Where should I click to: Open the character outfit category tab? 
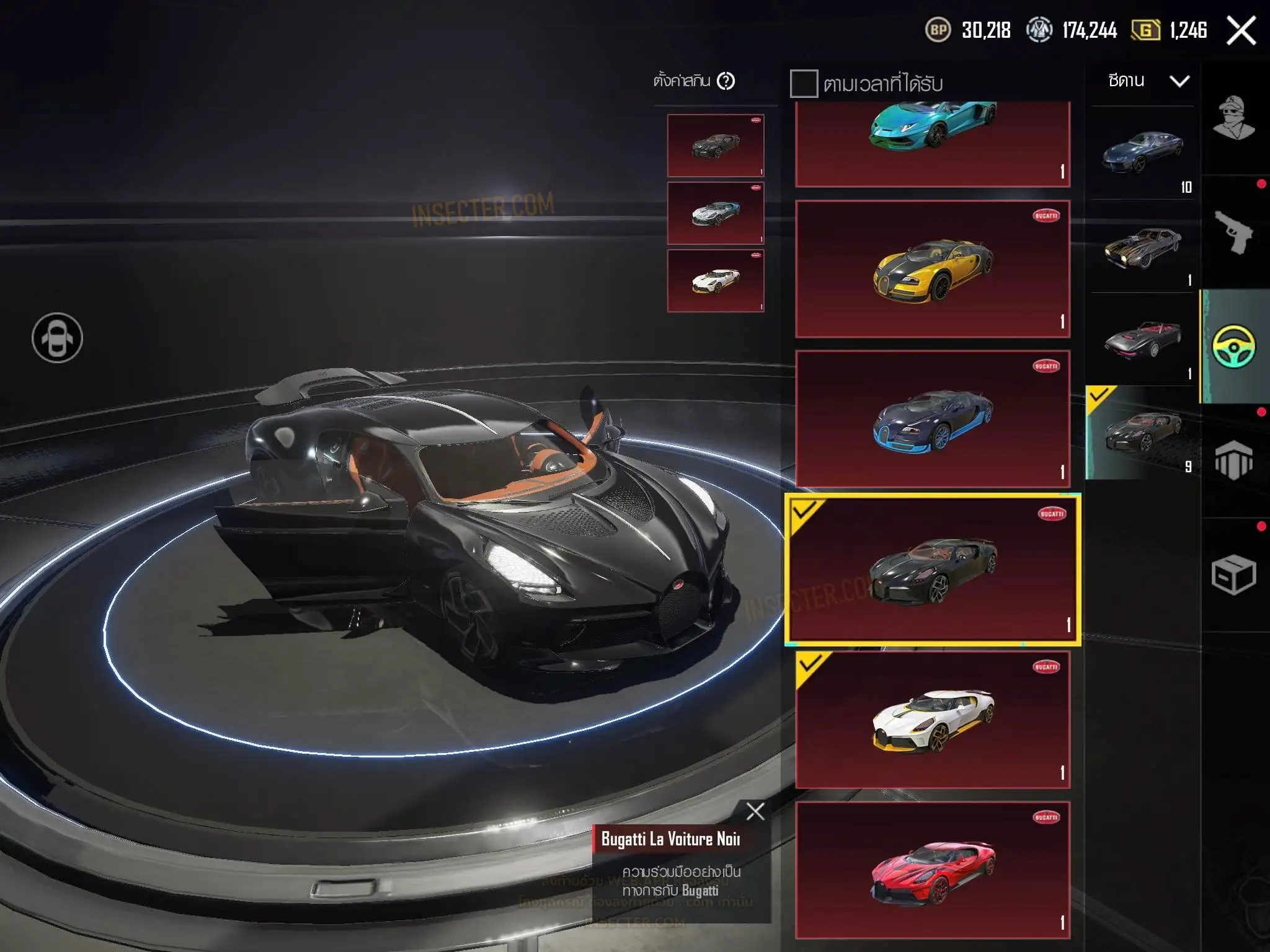pos(1234,118)
